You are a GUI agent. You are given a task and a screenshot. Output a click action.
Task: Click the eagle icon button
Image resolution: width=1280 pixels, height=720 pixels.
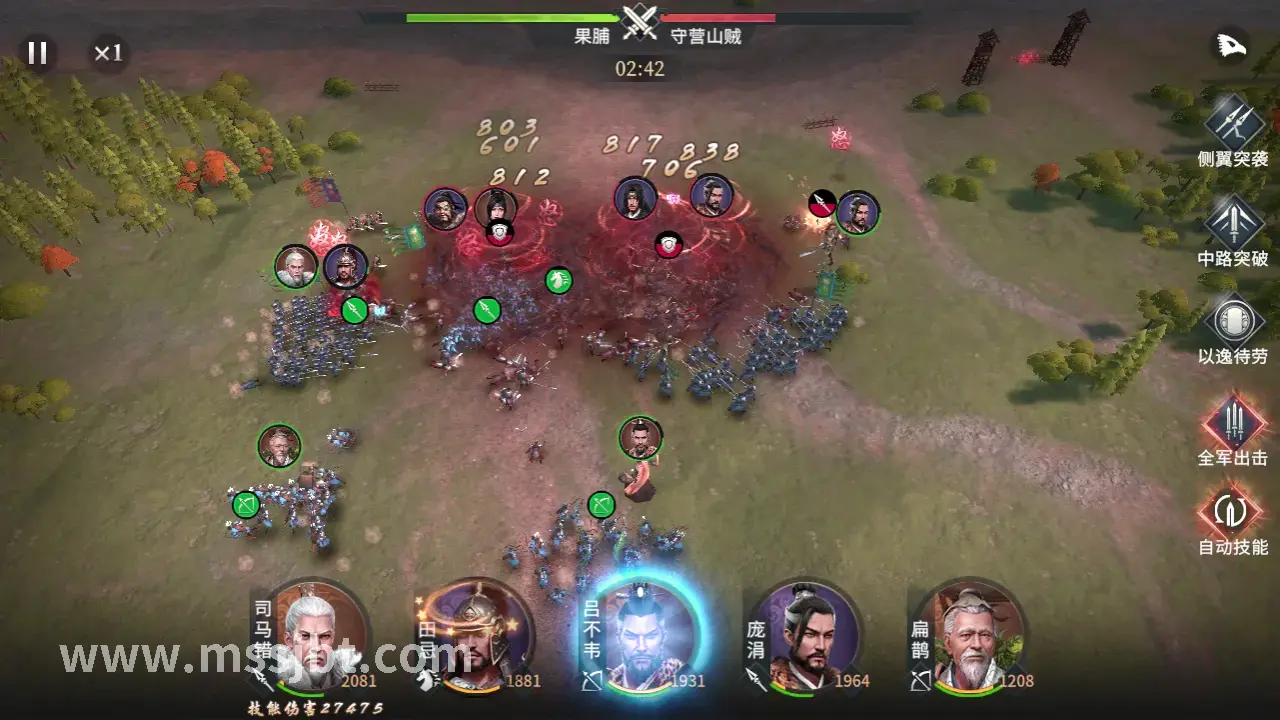click(x=1229, y=46)
